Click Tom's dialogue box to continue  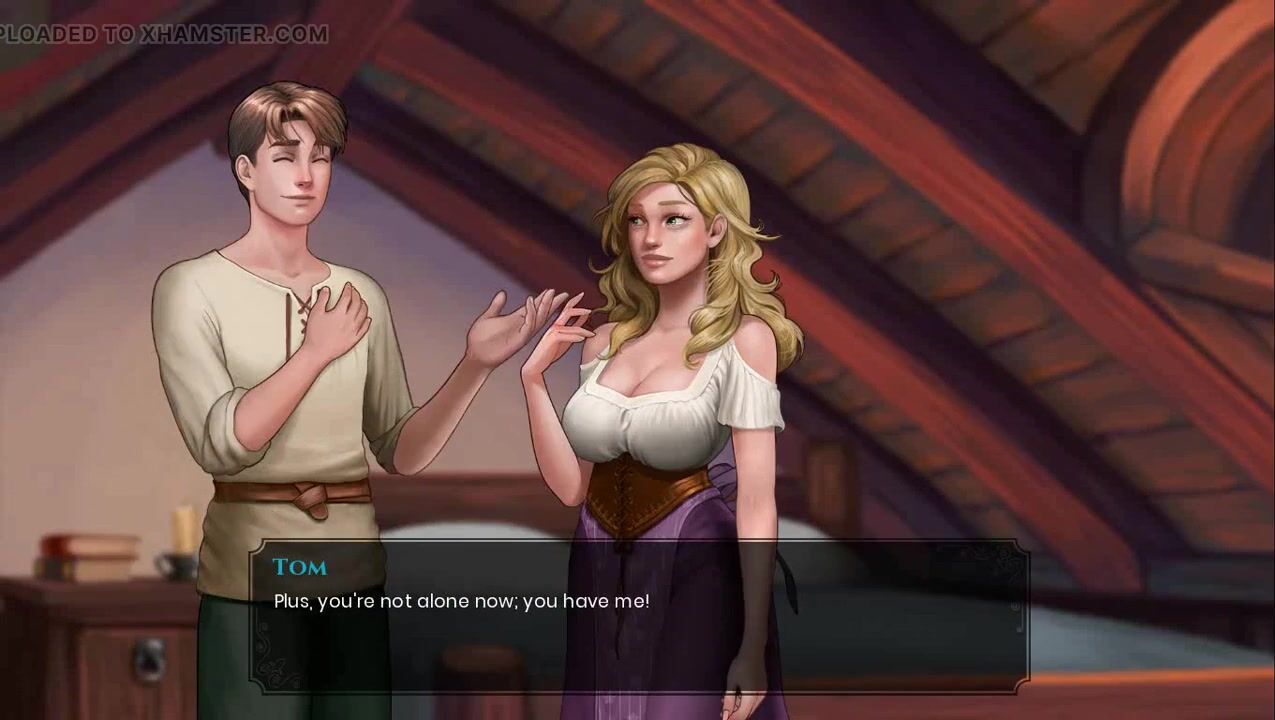(x=638, y=616)
